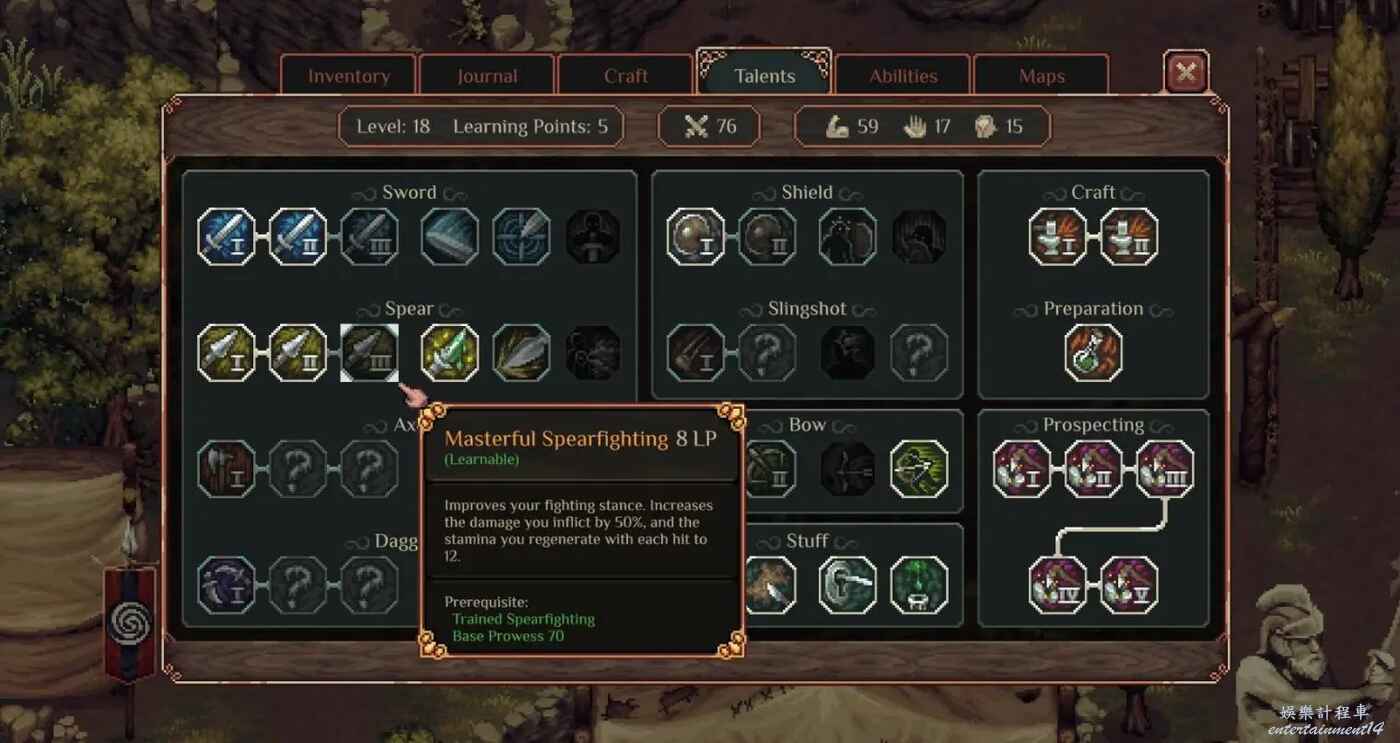
Task: Choose the Preparation potion talent
Action: point(1094,353)
